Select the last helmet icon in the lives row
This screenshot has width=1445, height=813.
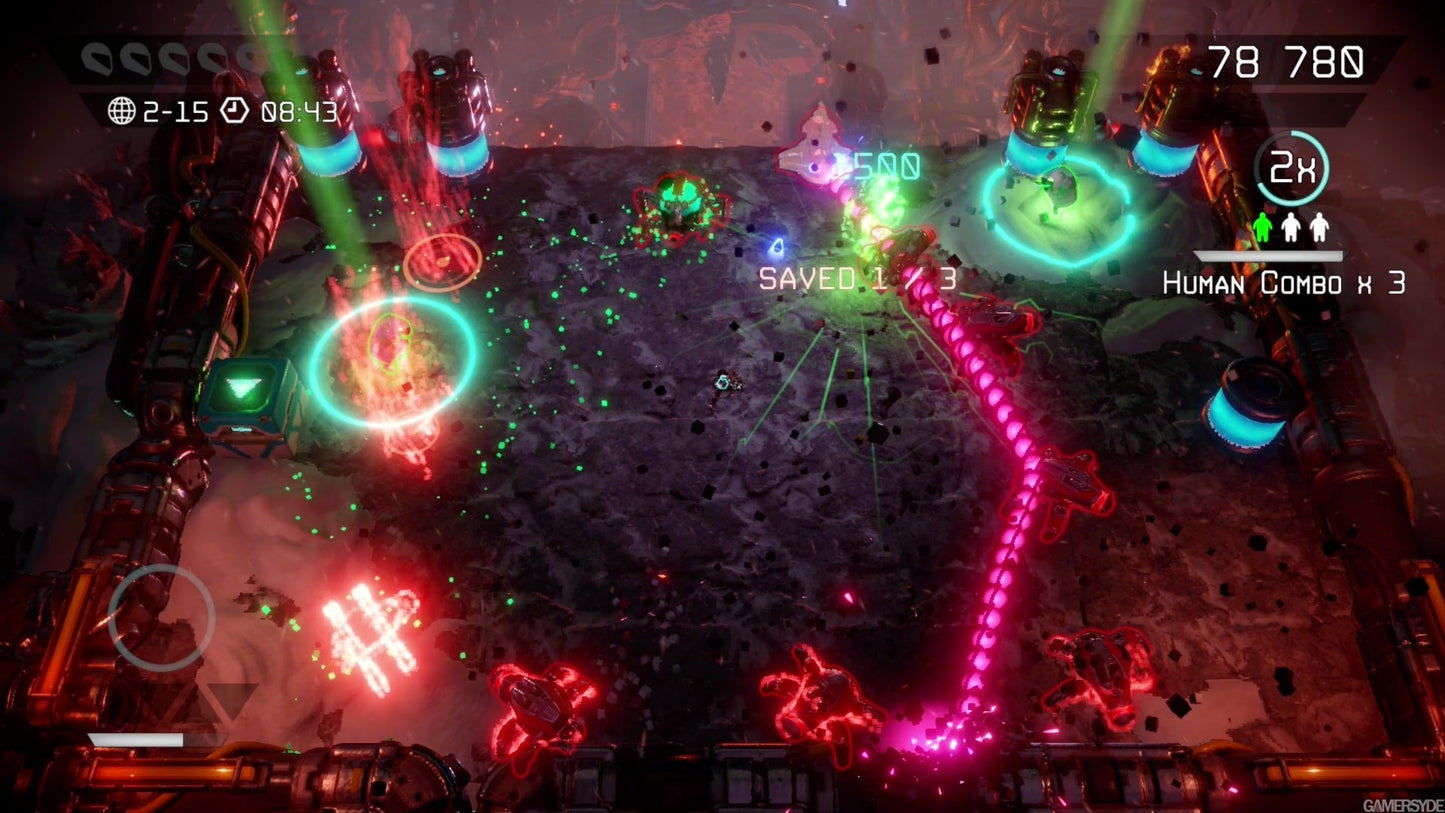252,58
